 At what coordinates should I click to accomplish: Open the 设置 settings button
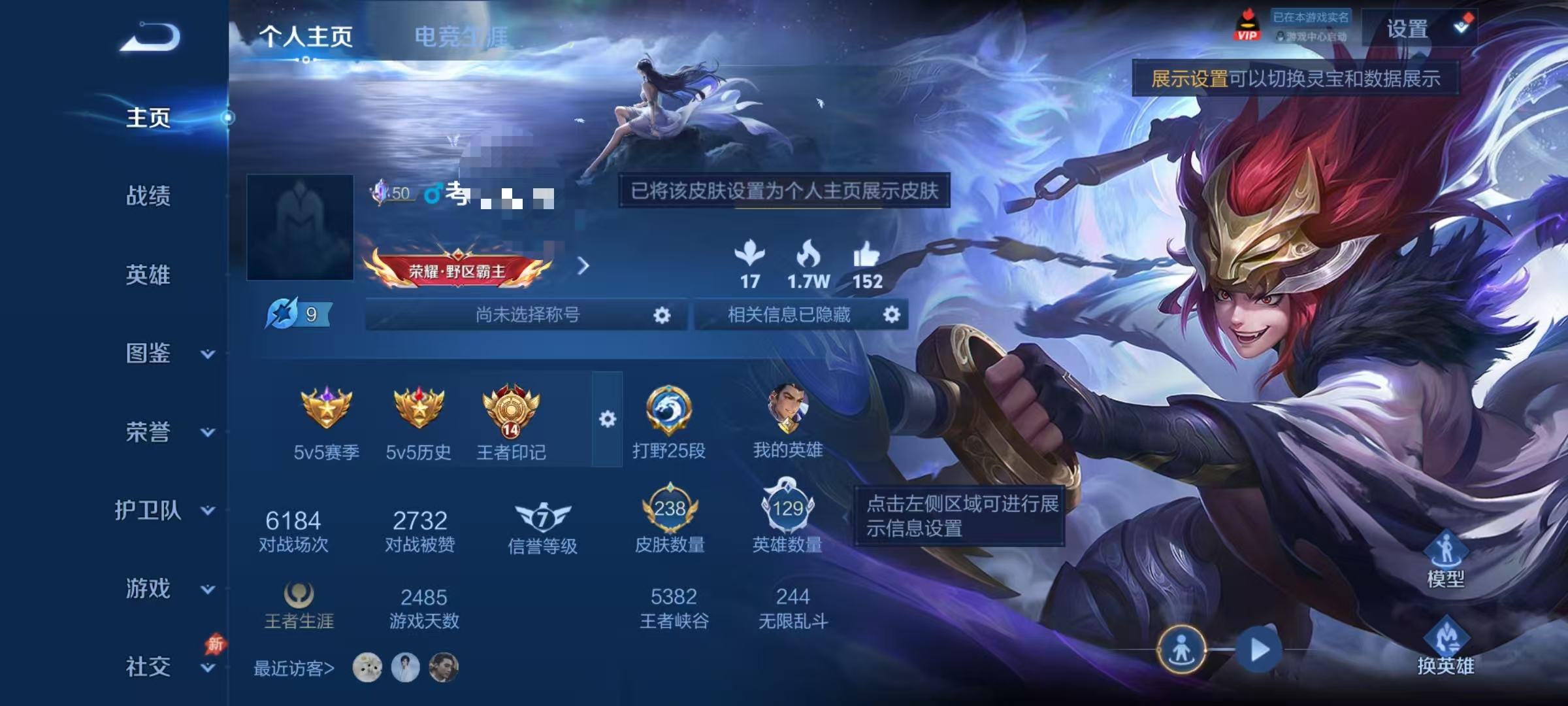point(1409,30)
